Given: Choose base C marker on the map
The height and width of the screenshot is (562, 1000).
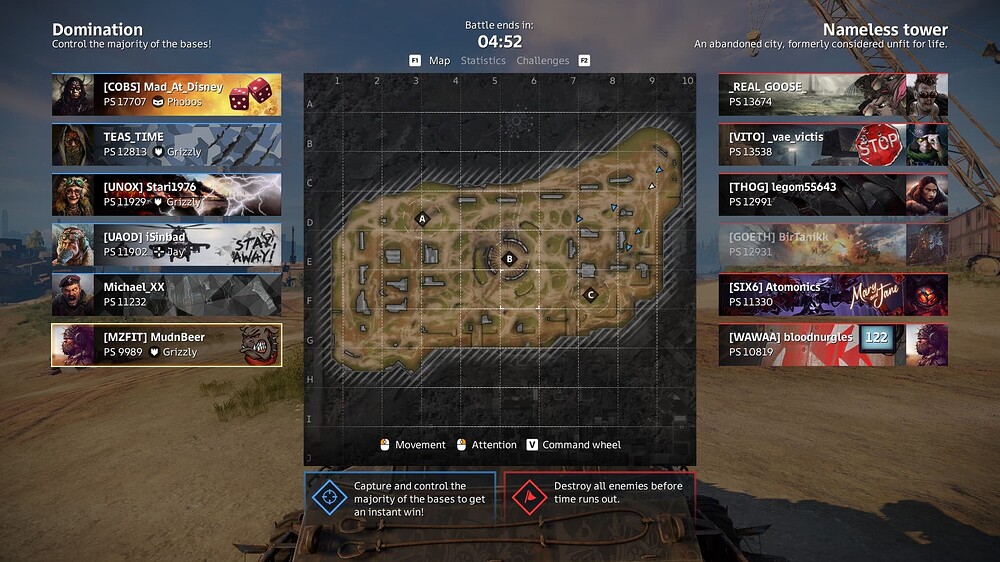Looking at the screenshot, I should click(x=591, y=294).
